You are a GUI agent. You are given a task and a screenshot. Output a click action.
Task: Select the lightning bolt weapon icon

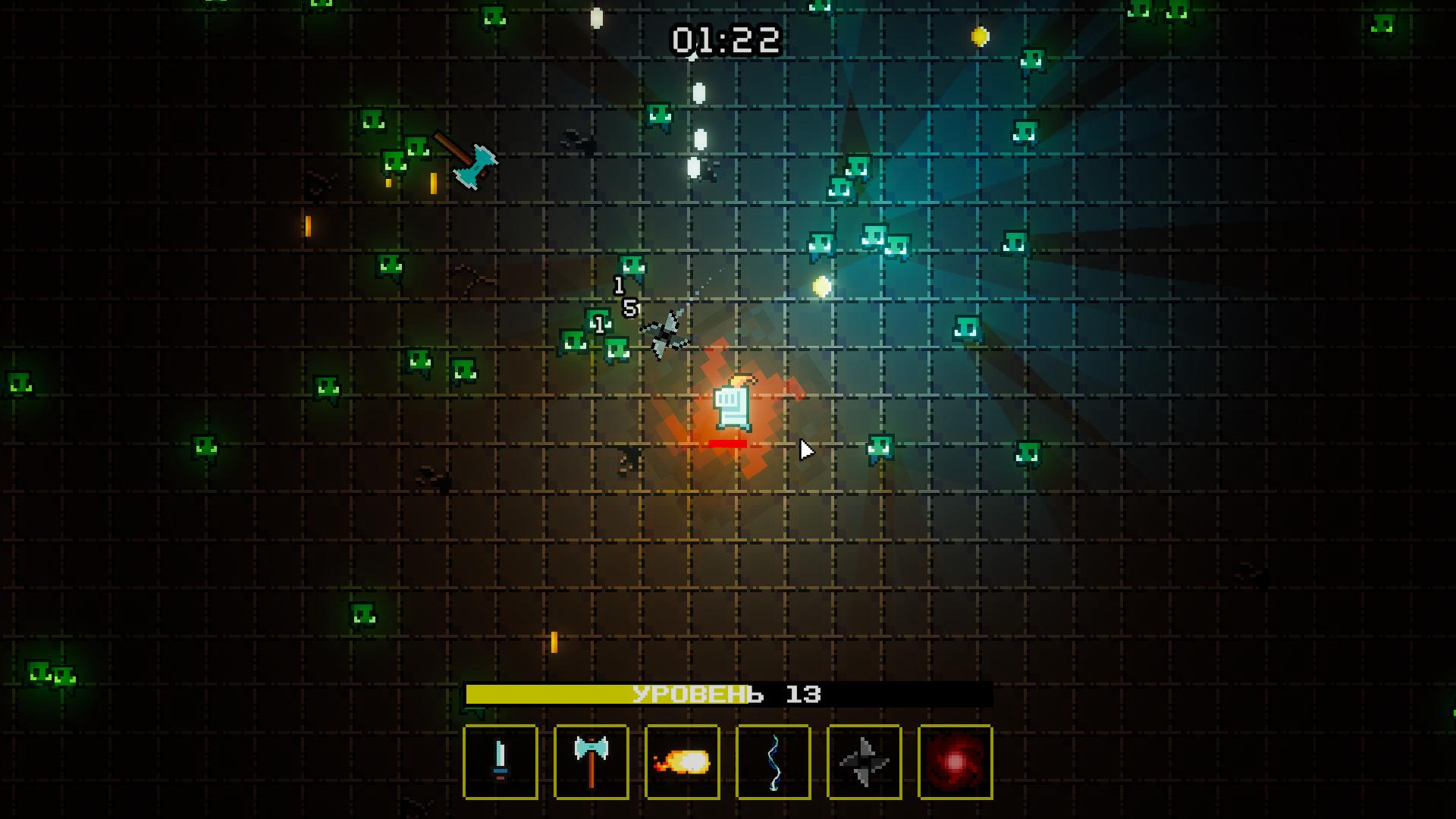click(x=772, y=761)
